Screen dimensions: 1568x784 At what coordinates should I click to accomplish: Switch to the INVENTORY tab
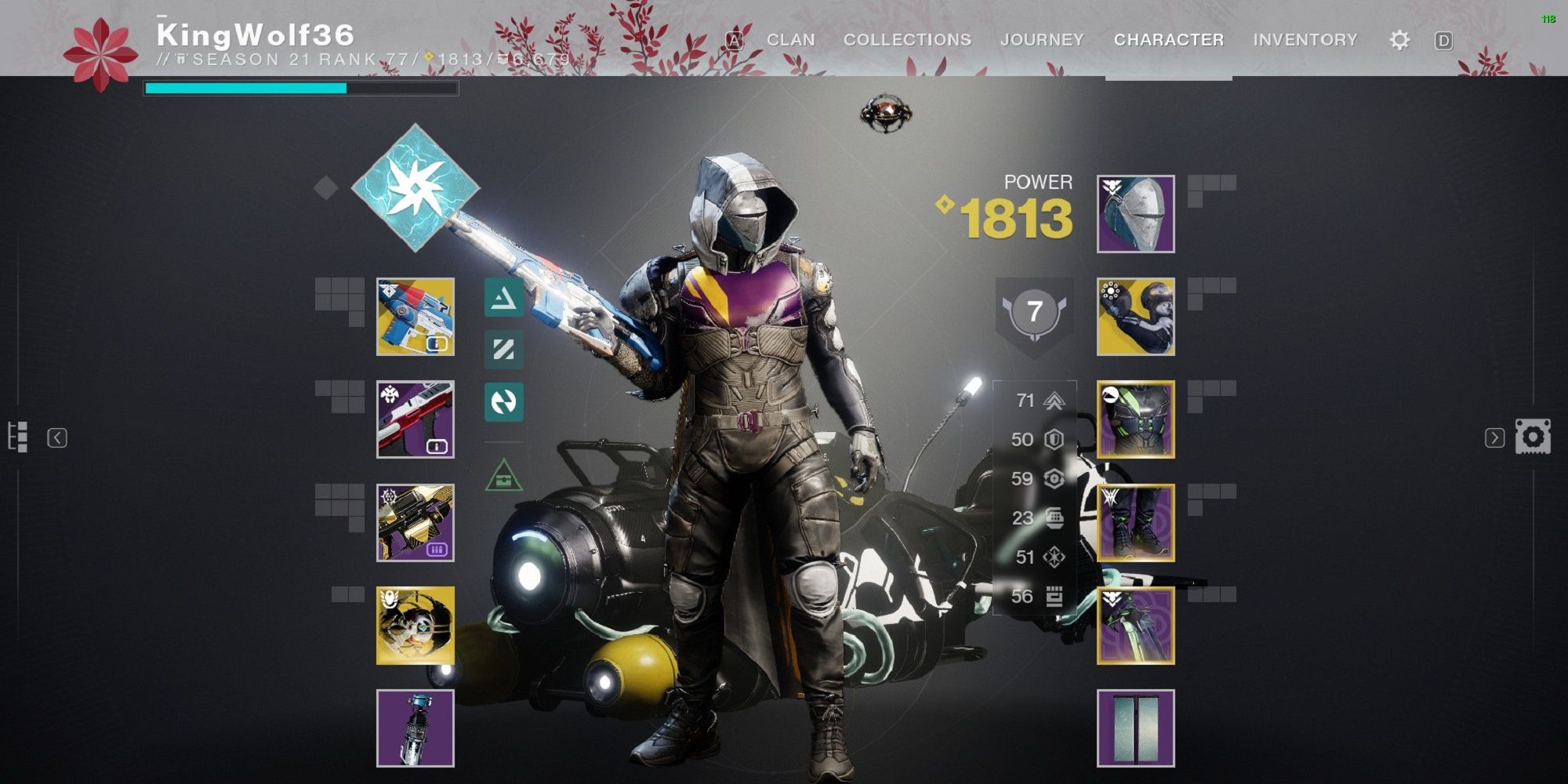[x=1305, y=39]
